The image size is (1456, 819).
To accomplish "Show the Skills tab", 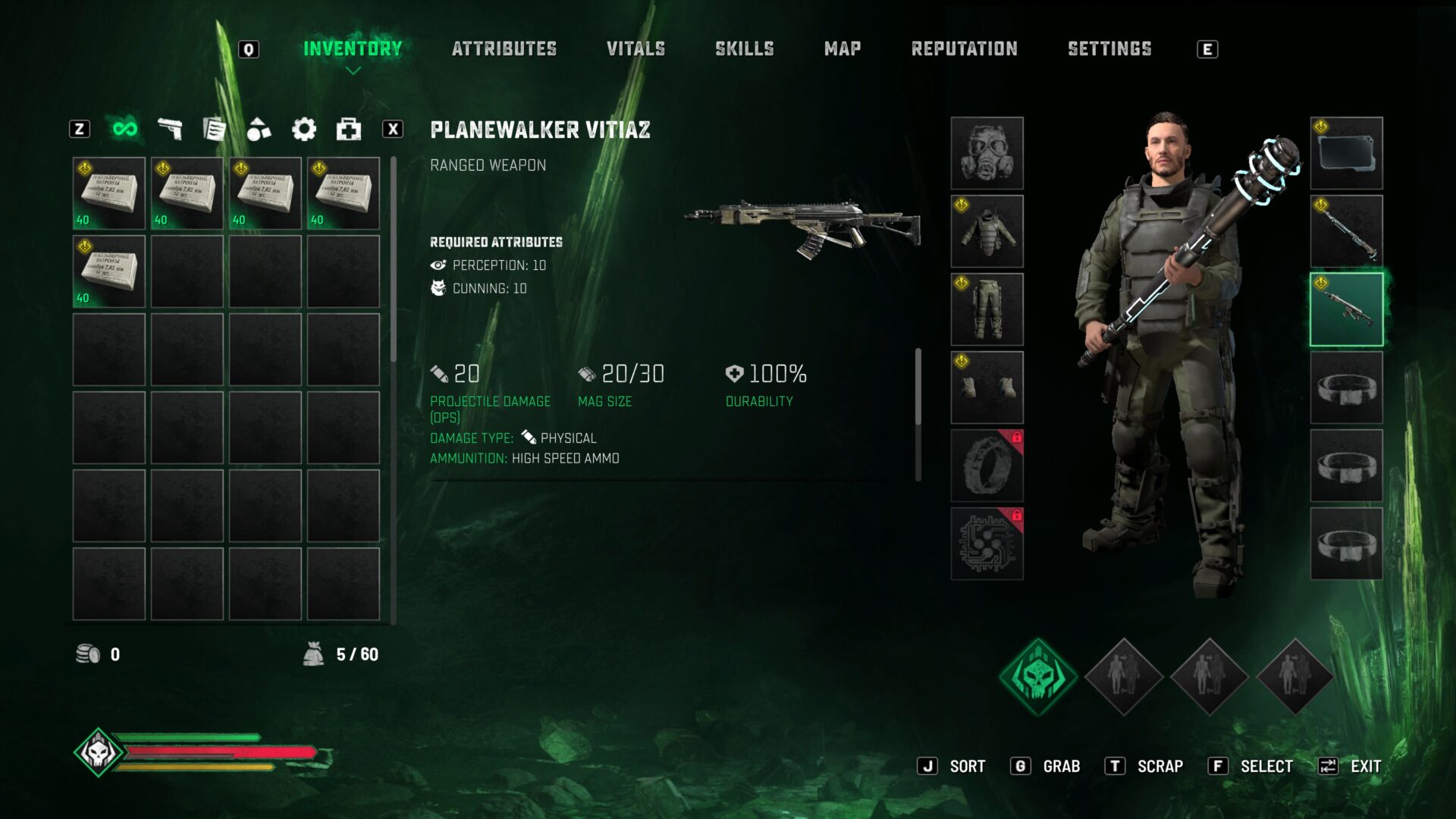I will point(744,49).
